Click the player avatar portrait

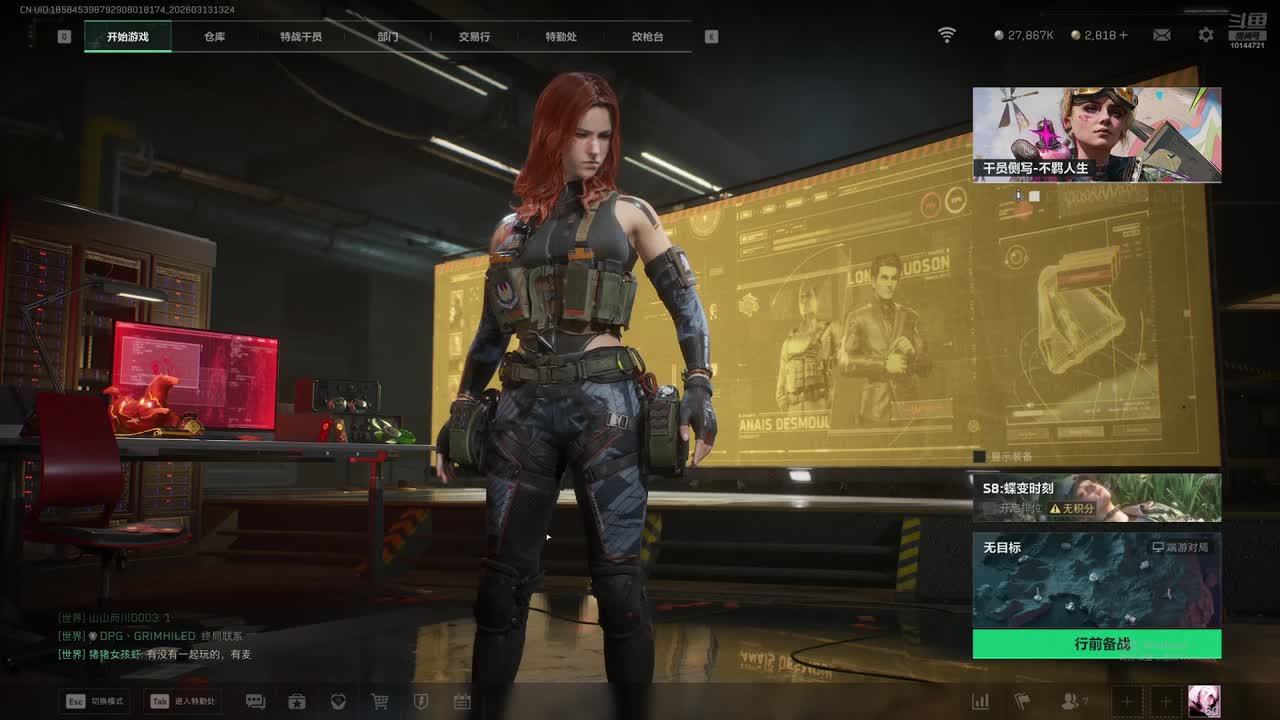point(1203,701)
